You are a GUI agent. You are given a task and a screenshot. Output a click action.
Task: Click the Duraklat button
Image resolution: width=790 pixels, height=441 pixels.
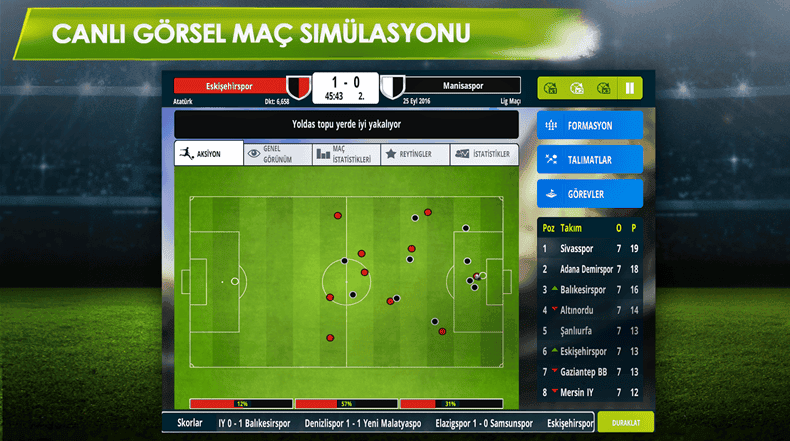[x=625, y=423]
